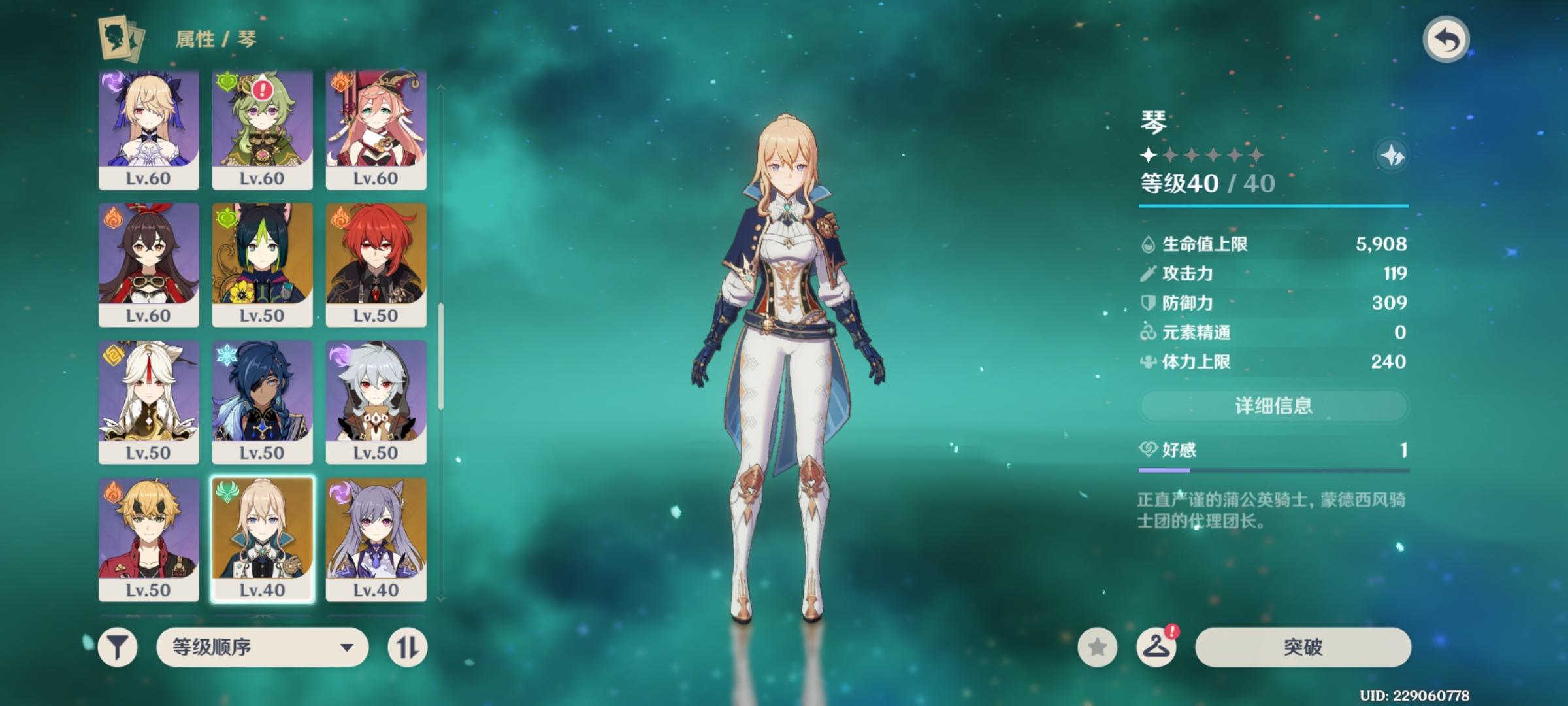Pick Razor's character card

point(376,401)
